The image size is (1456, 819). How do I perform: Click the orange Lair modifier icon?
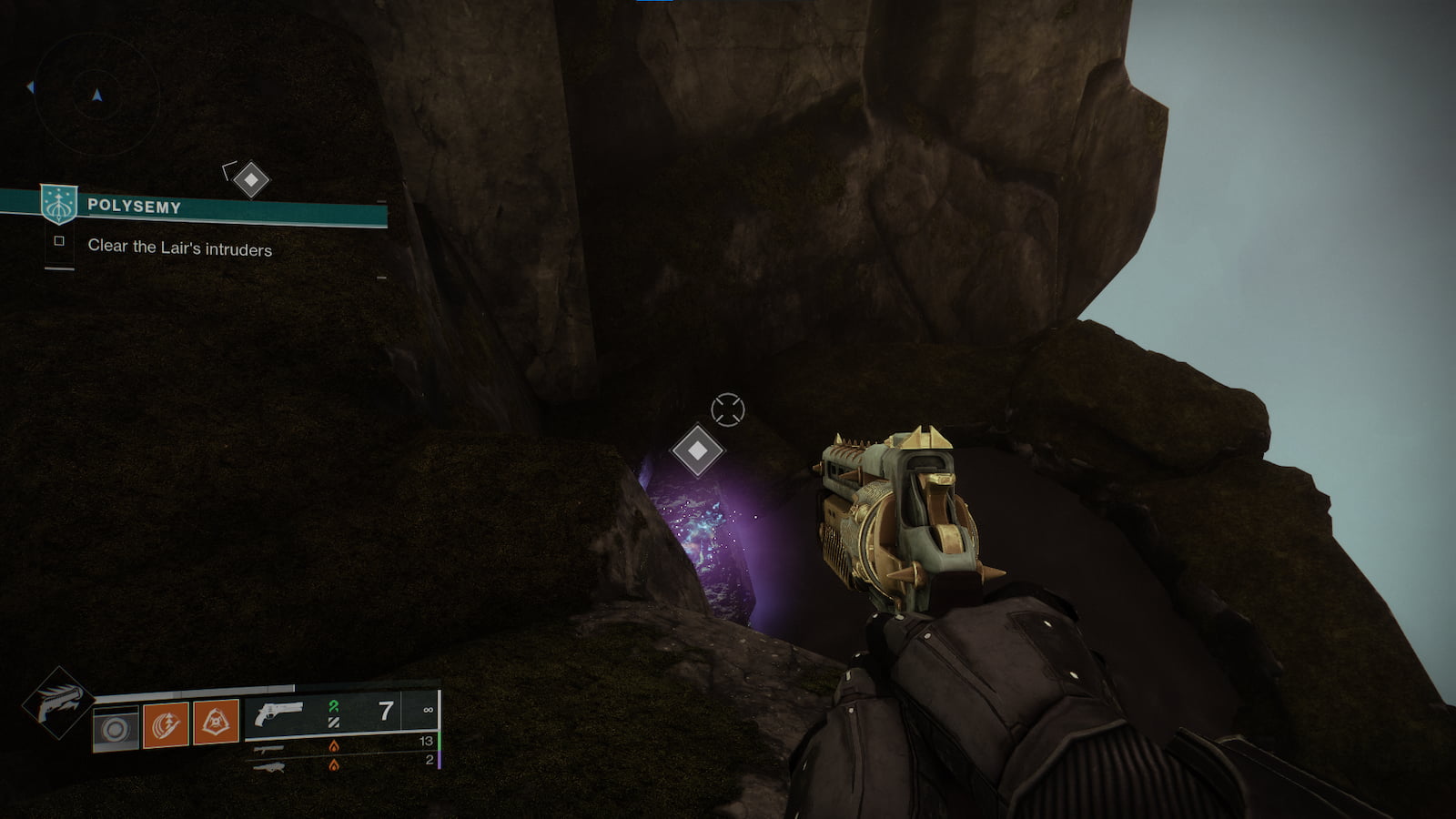click(216, 720)
